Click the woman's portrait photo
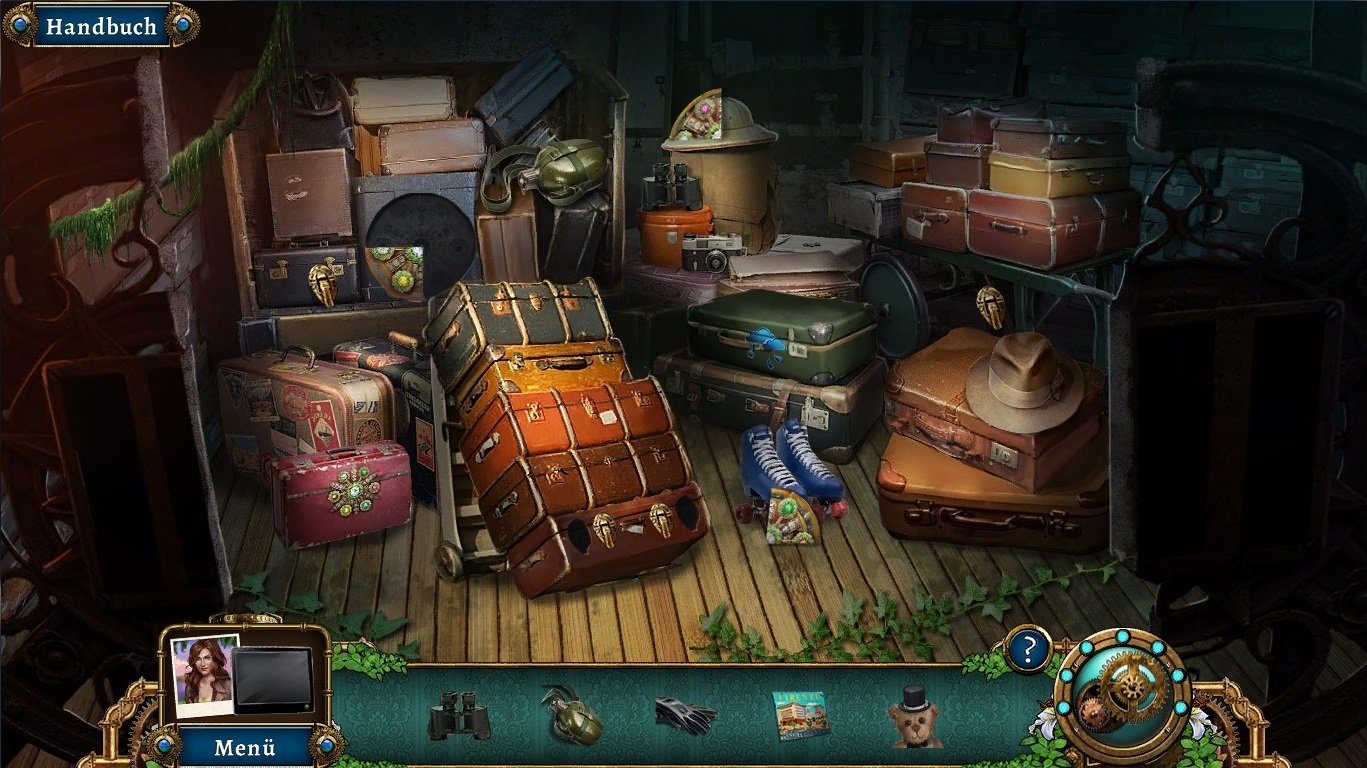This screenshot has width=1367, height=768. (205, 675)
